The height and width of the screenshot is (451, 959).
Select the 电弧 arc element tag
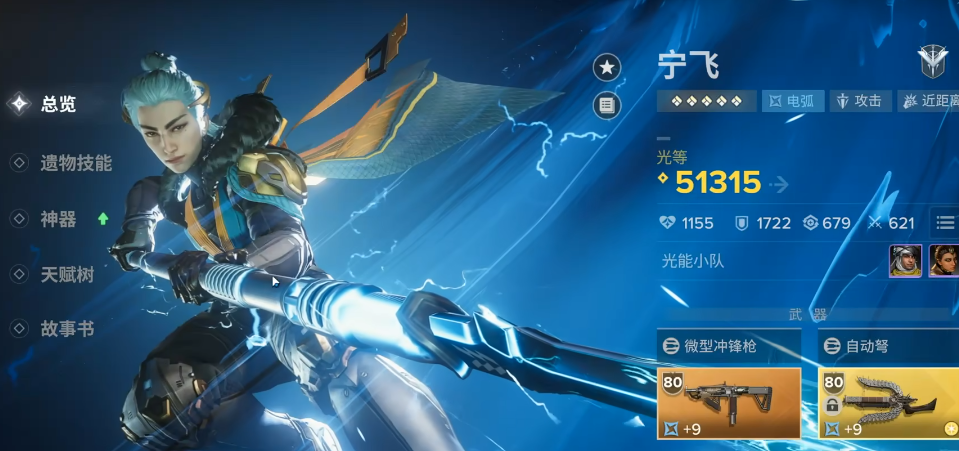[x=793, y=101]
